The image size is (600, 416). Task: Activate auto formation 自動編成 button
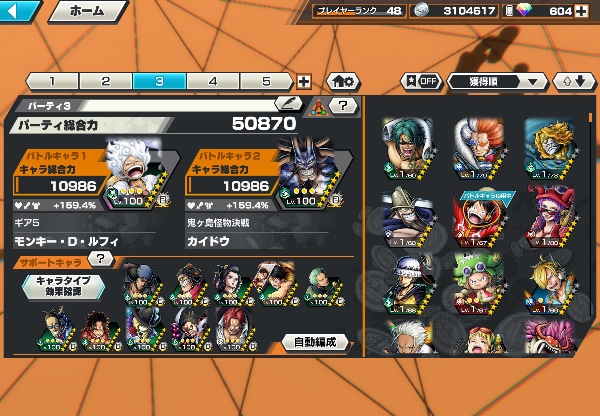point(315,342)
